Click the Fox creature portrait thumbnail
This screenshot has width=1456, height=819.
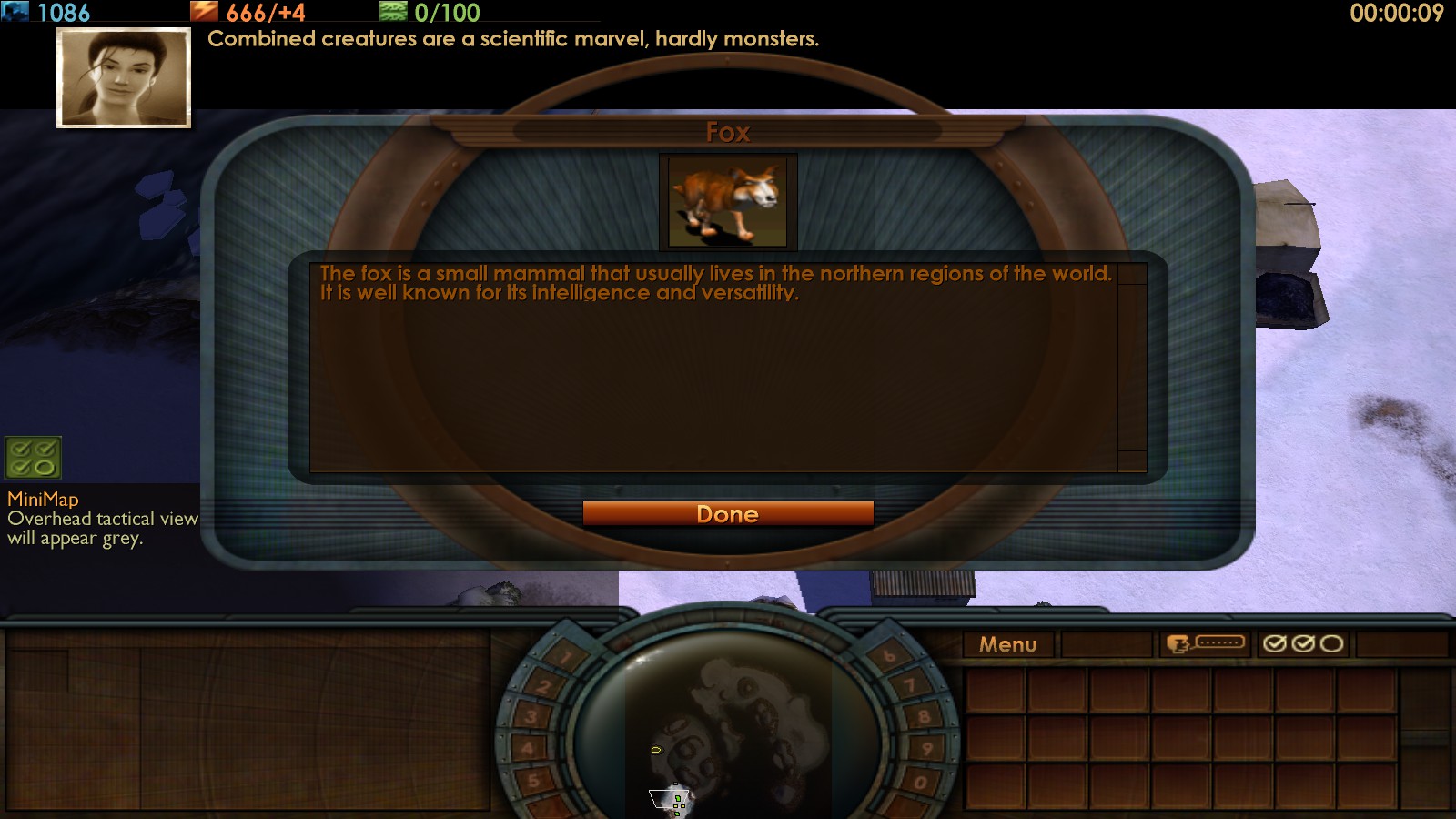pyautogui.click(x=728, y=202)
